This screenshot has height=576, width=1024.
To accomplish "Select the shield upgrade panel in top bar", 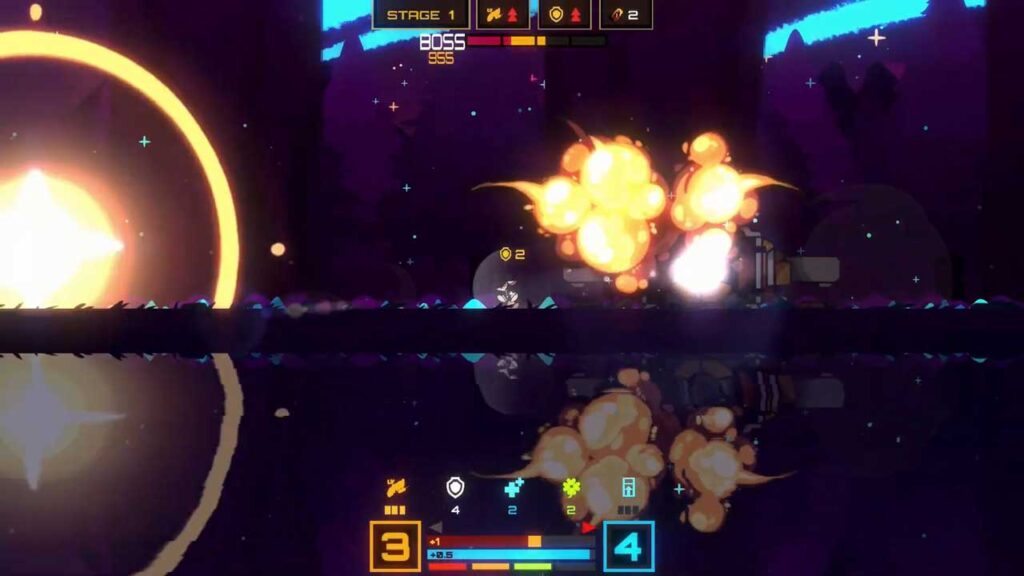I will tap(565, 15).
